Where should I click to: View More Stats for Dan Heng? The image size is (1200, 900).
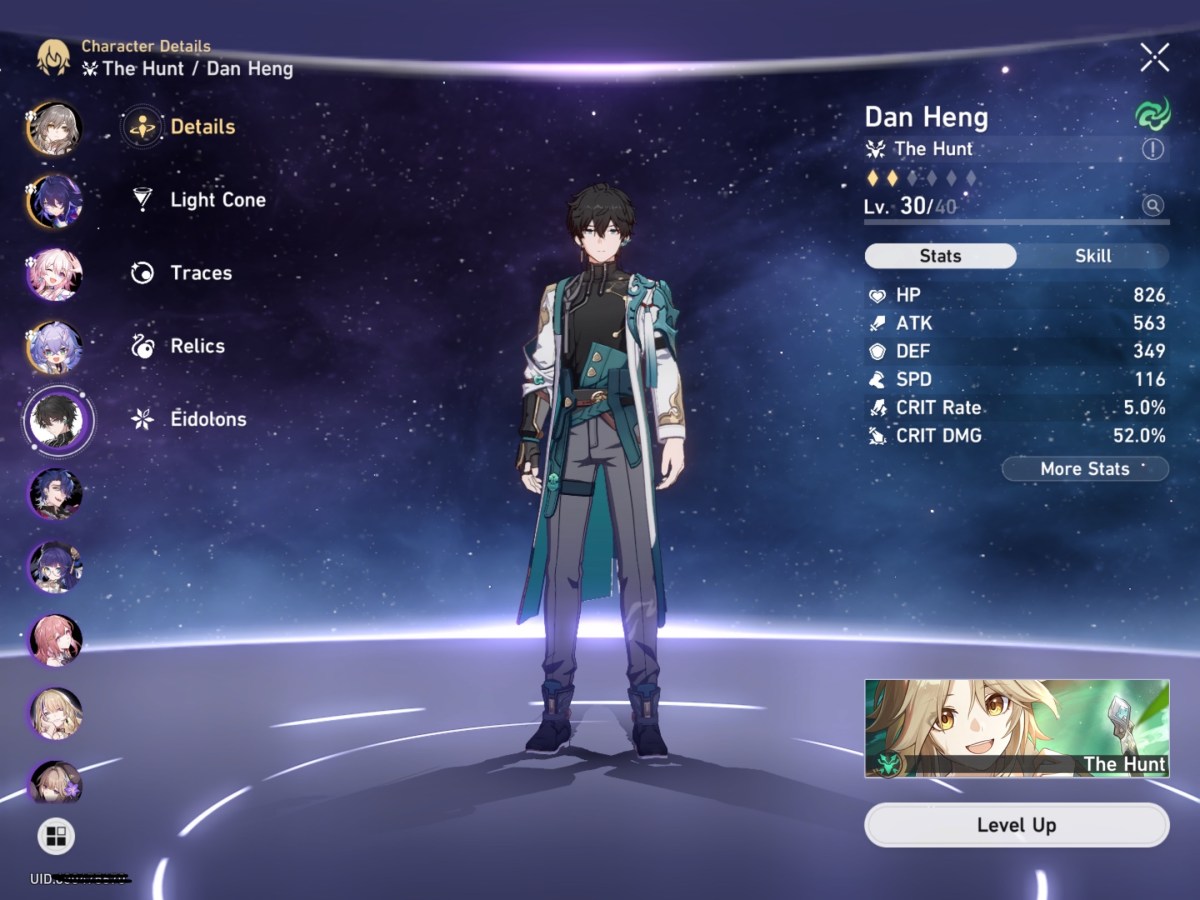coord(1085,469)
